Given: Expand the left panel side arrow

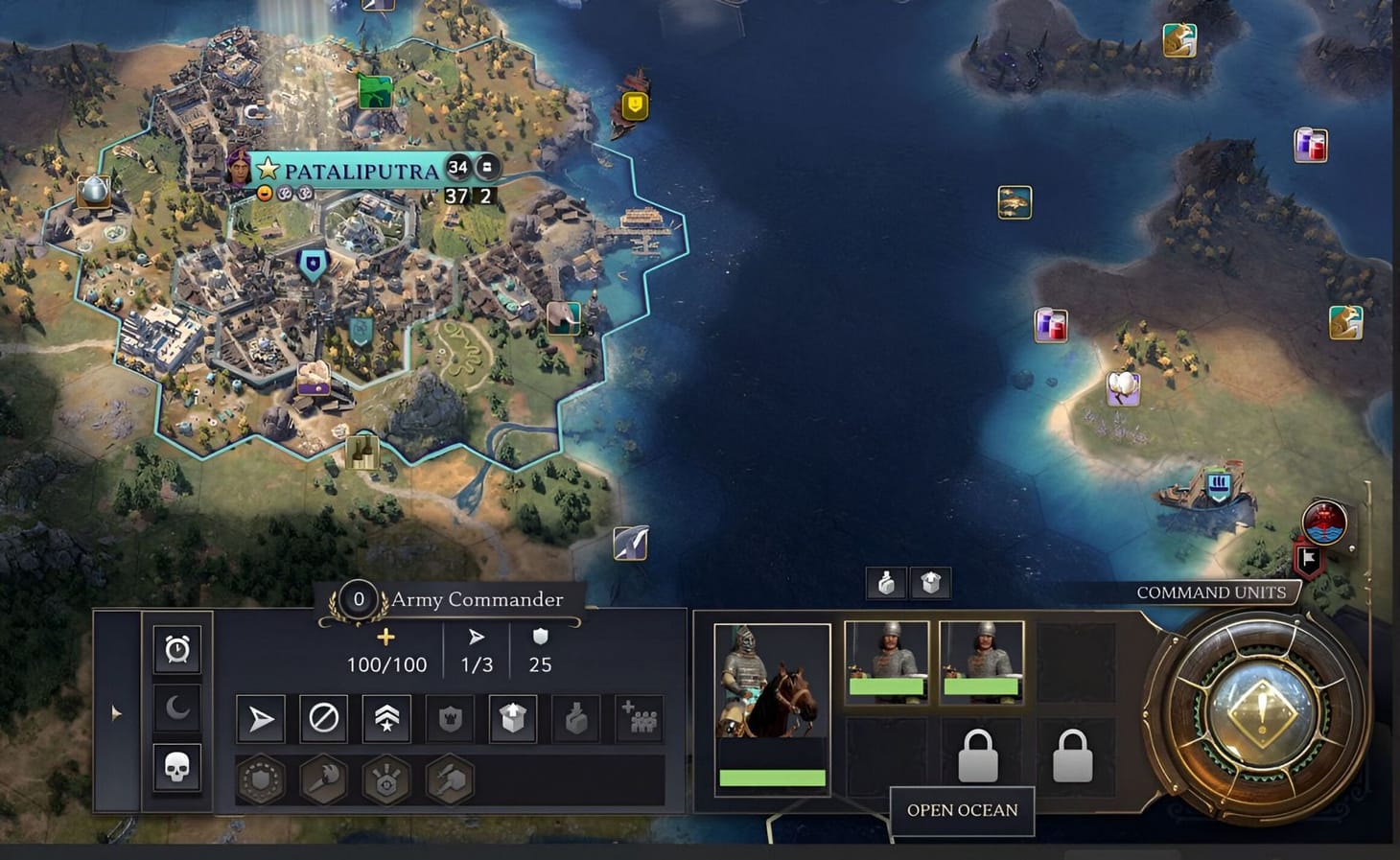Looking at the screenshot, I should [115, 711].
